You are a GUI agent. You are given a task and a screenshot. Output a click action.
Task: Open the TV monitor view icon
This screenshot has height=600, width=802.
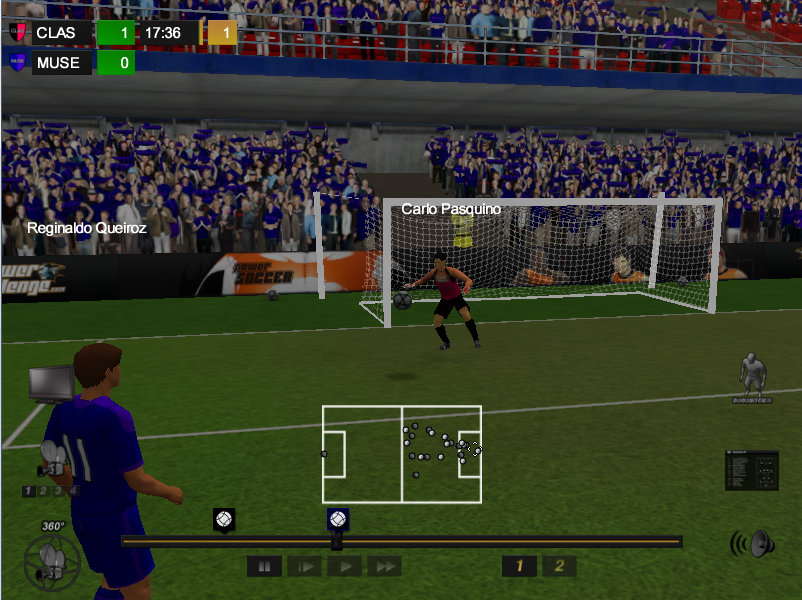pos(51,383)
